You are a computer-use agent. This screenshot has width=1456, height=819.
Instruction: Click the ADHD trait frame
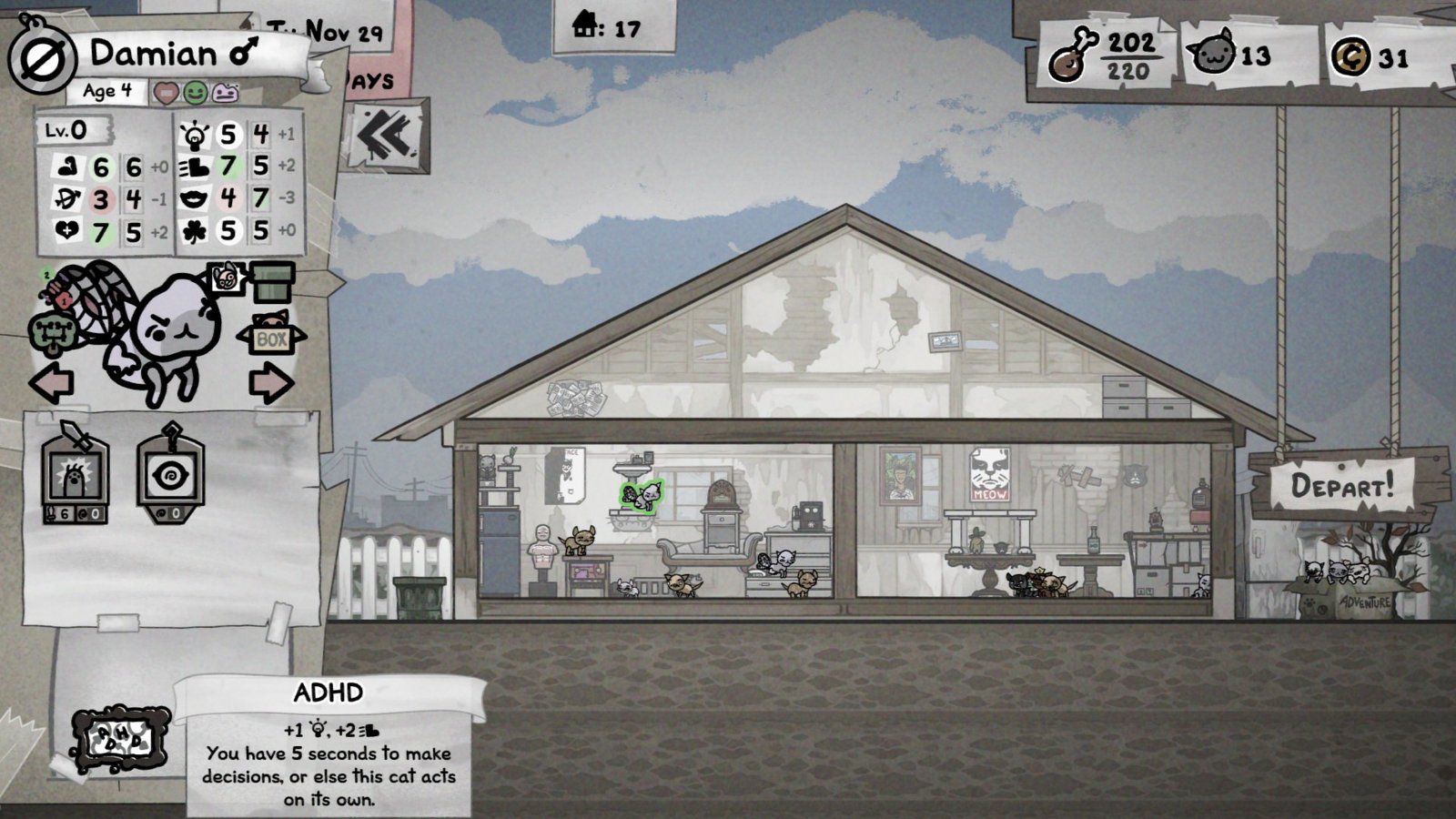(120, 740)
